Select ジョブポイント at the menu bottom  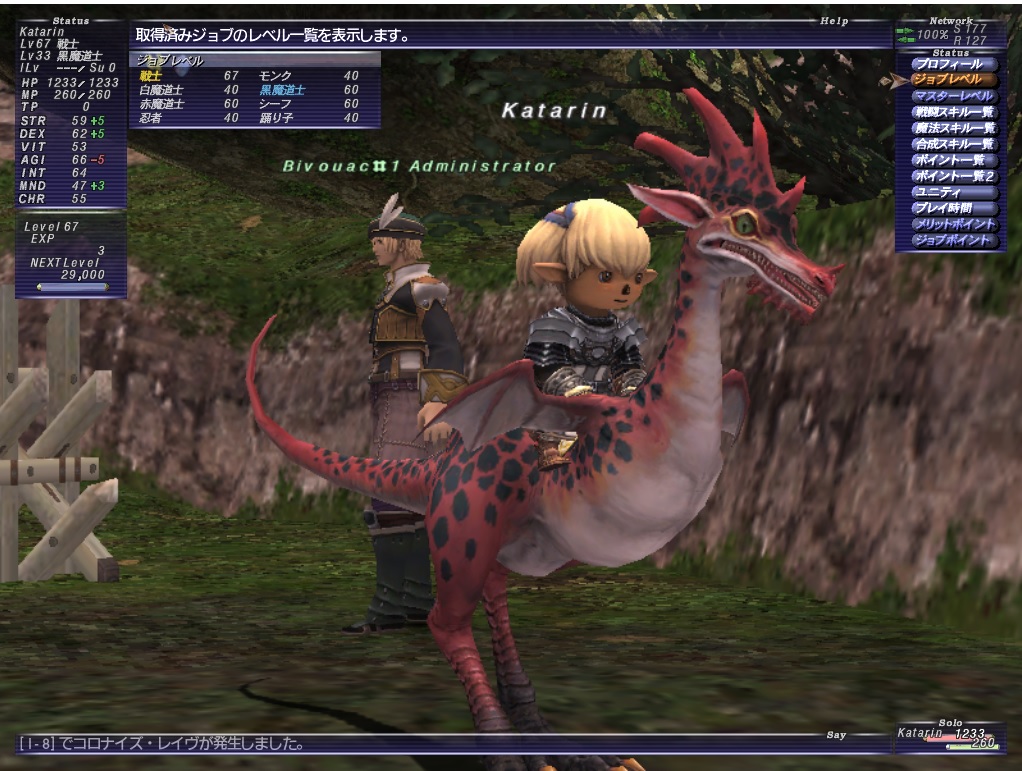point(951,240)
